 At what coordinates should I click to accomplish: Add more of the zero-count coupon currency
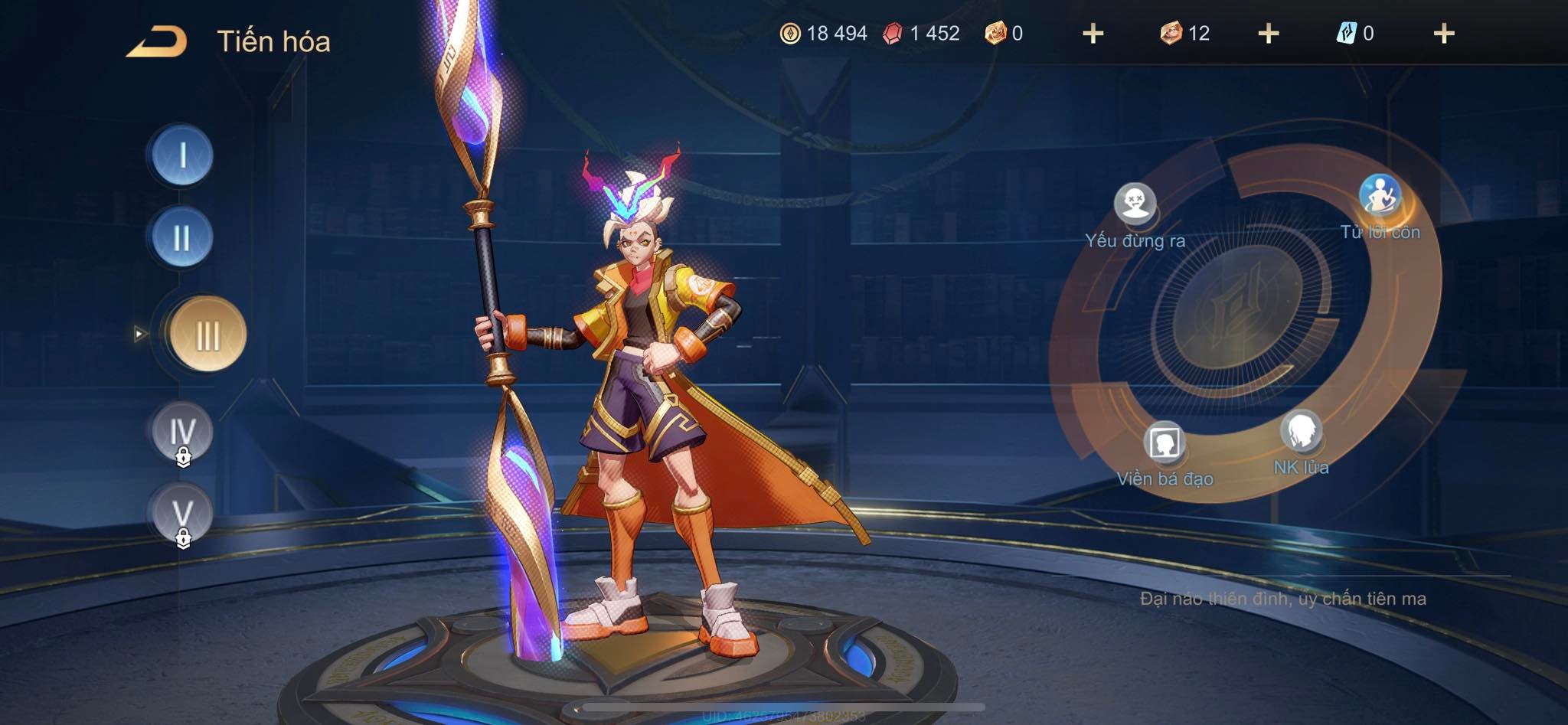click(x=1093, y=34)
